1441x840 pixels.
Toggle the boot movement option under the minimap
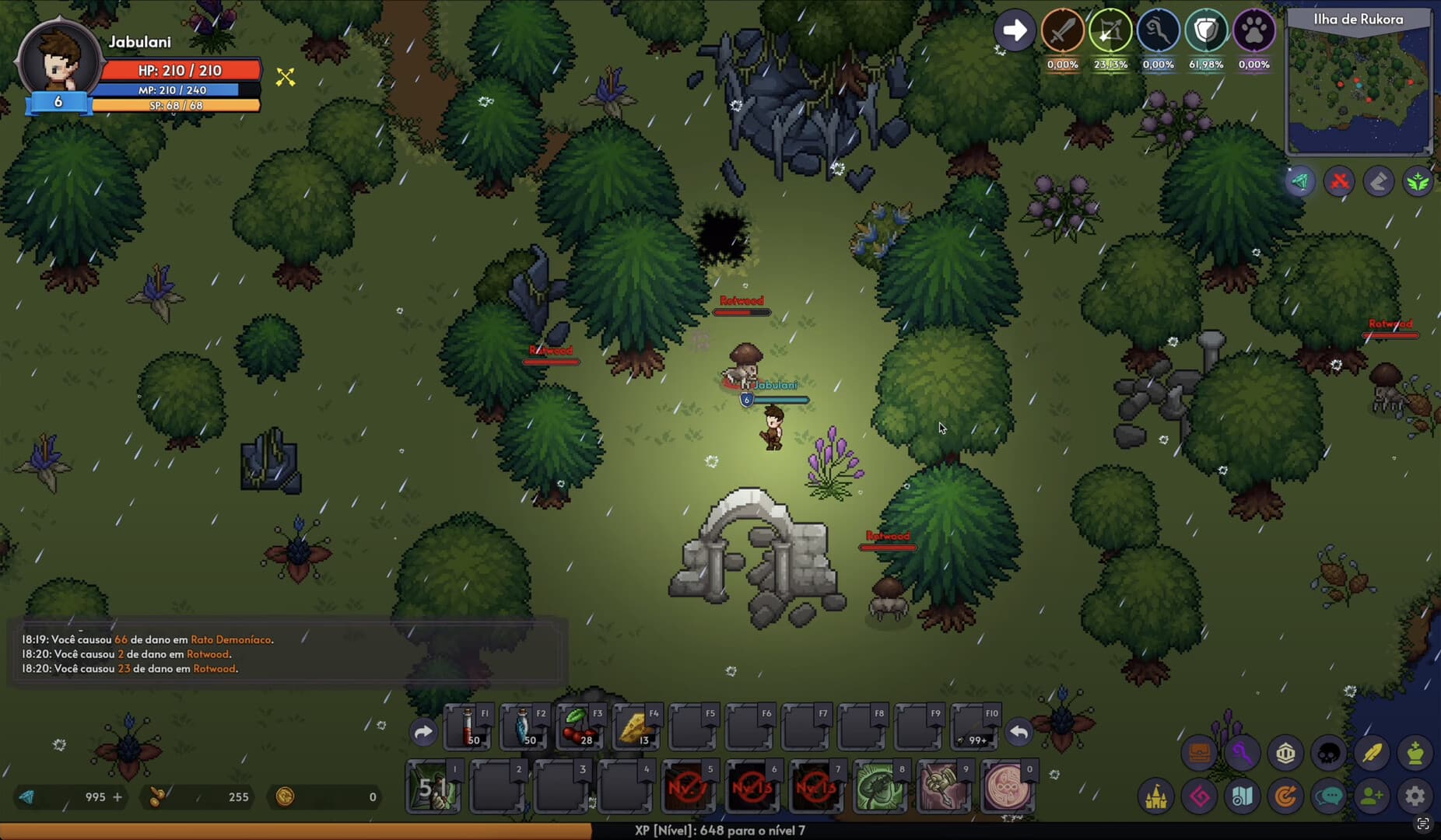tap(1379, 181)
